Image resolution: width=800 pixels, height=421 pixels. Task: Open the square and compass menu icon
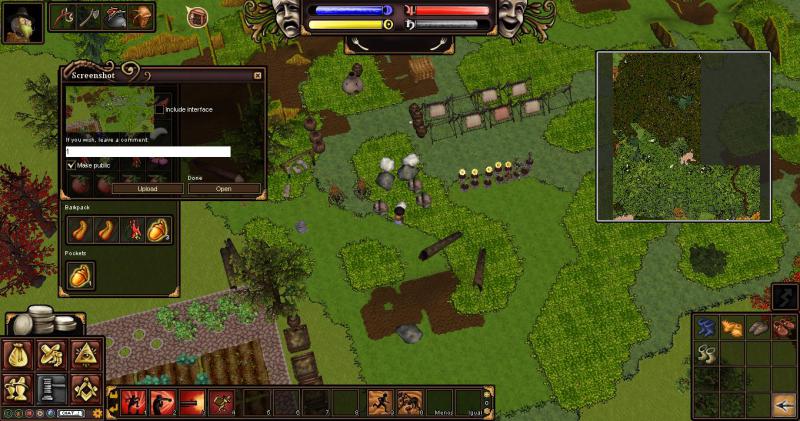tap(83, 387)
